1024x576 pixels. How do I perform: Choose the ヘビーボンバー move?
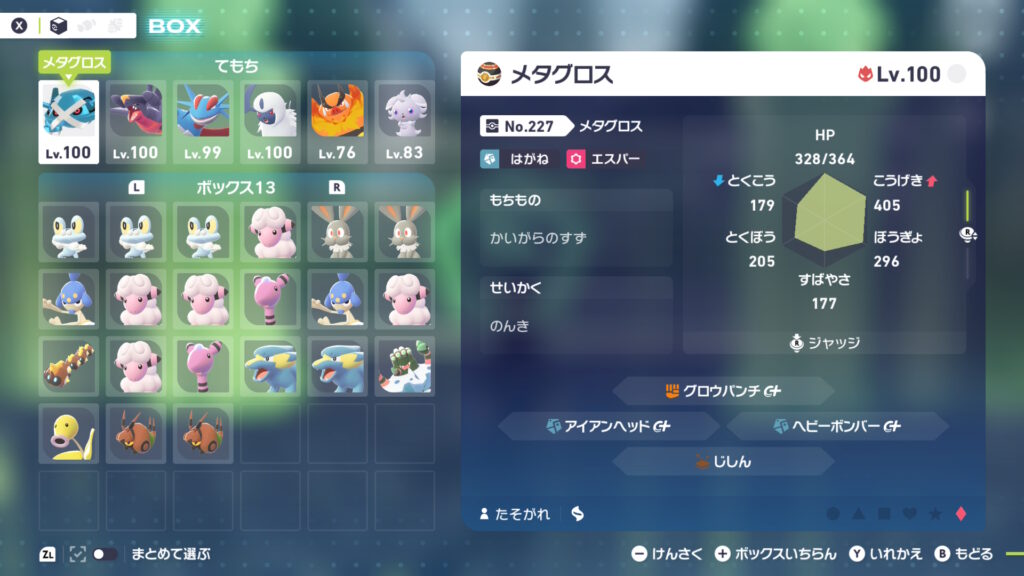click(x=837, y=426)
